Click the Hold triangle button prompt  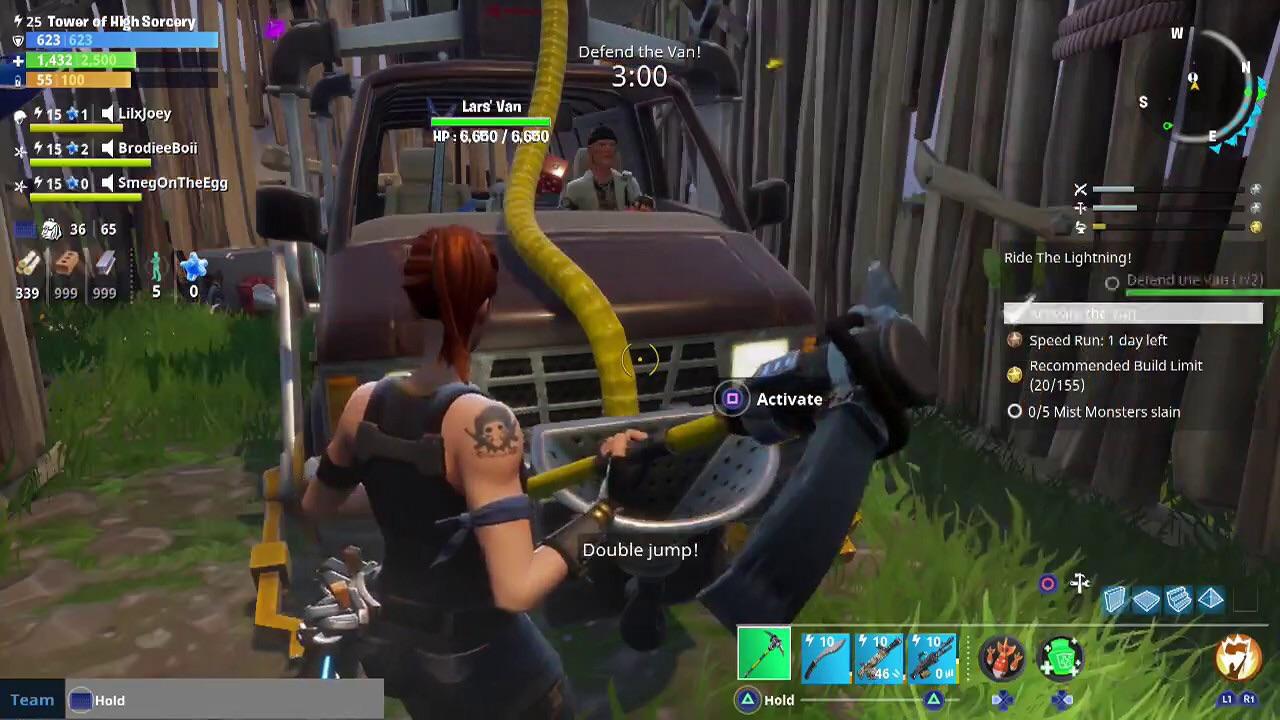coord(748,700)
